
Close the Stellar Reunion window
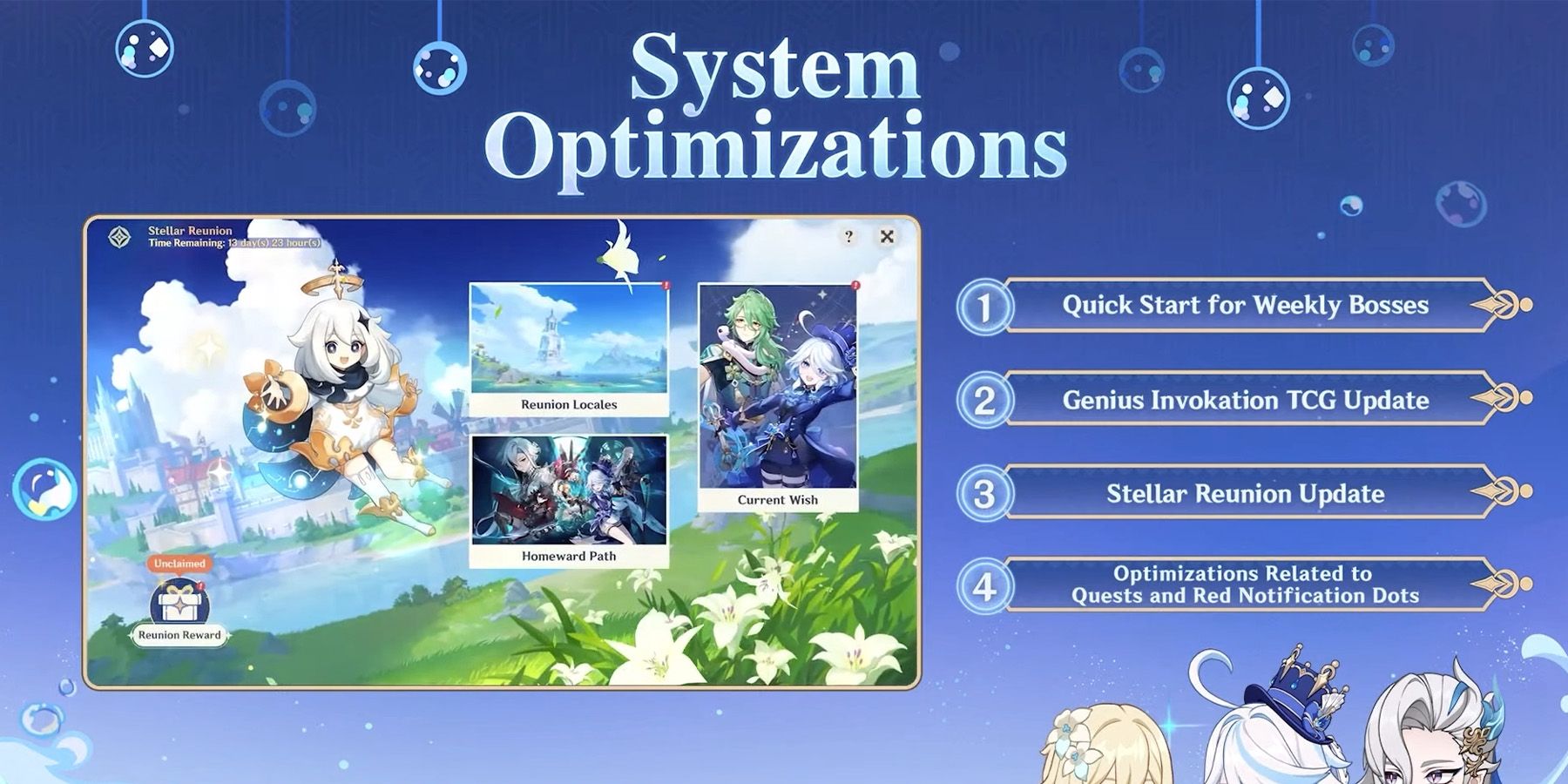886,236
